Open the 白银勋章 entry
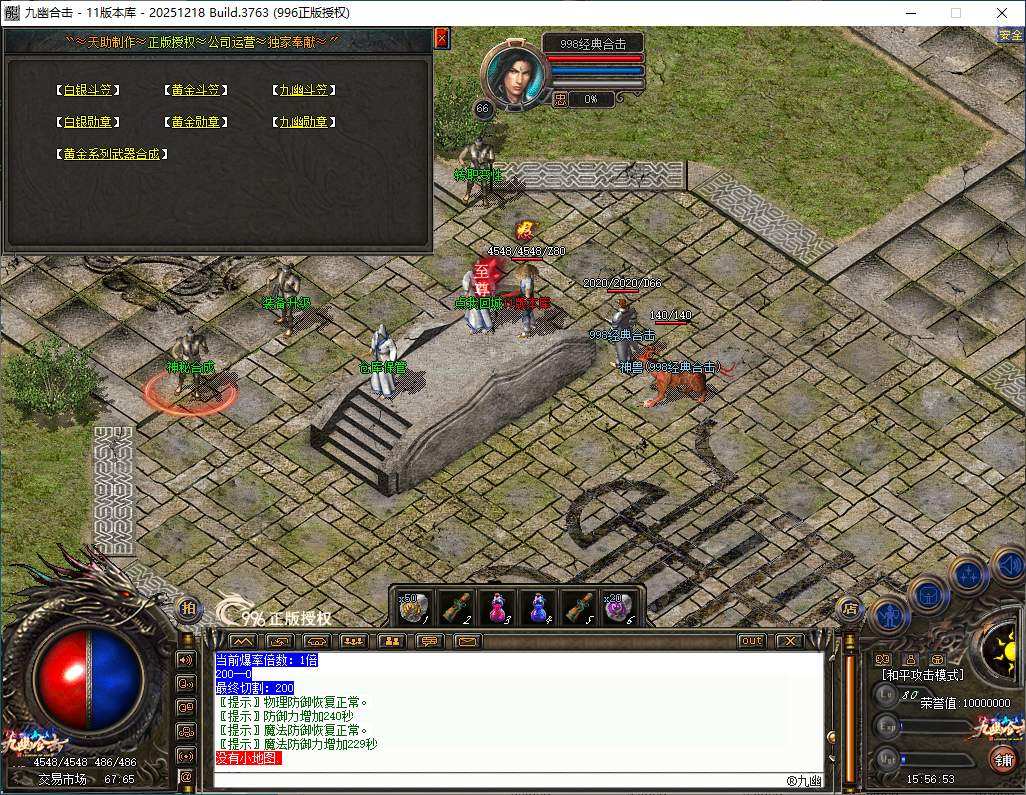 [x=87, y=122]
